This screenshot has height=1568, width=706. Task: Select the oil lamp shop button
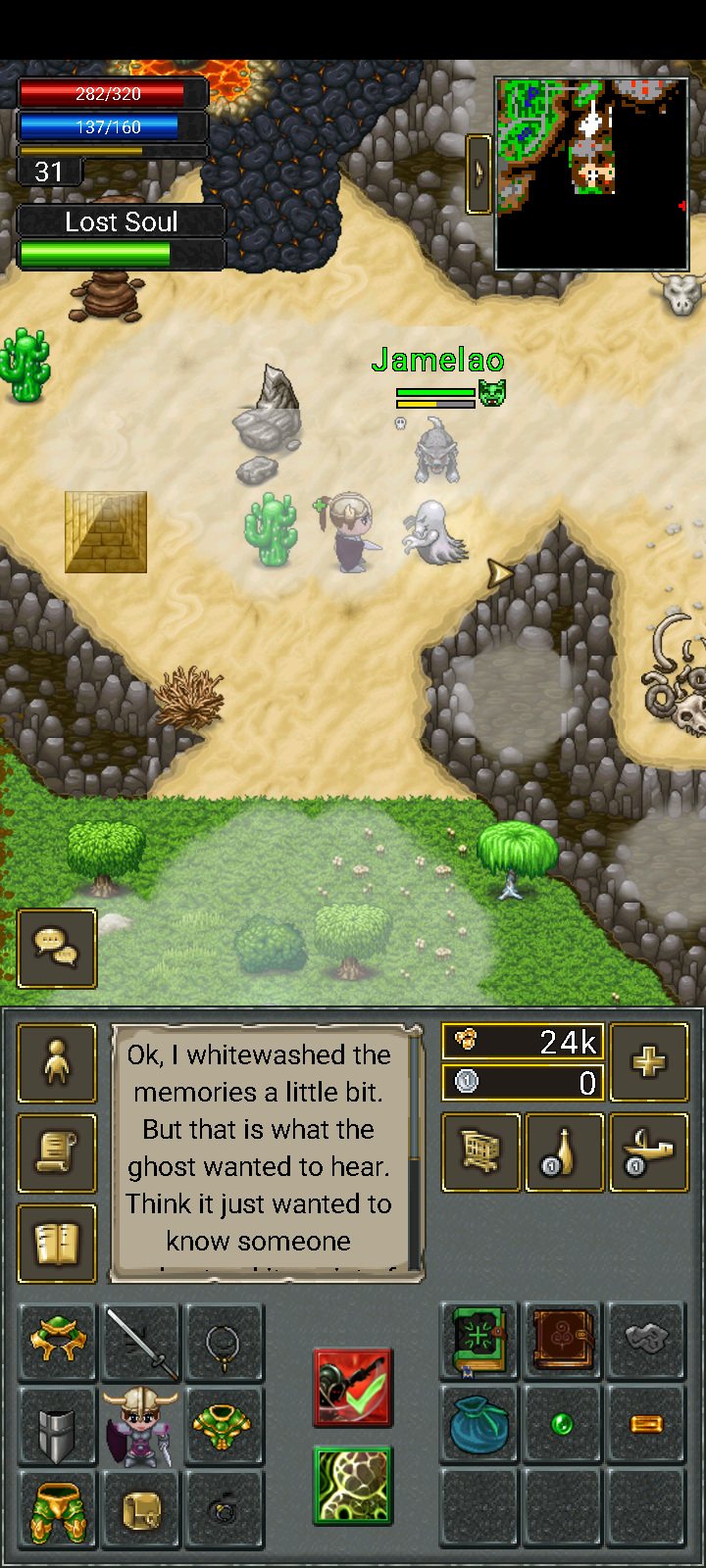coord(648,1152)
